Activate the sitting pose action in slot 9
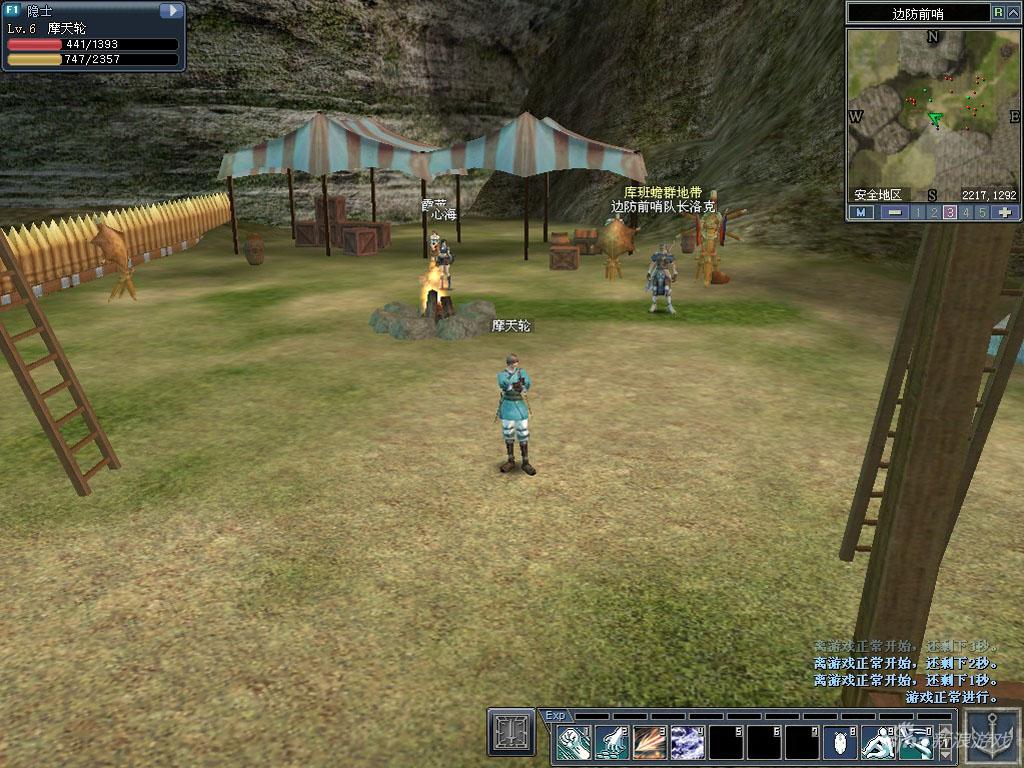Image resolution: width=1024 pixels, height=768 pixels. [x=878, y=742]
